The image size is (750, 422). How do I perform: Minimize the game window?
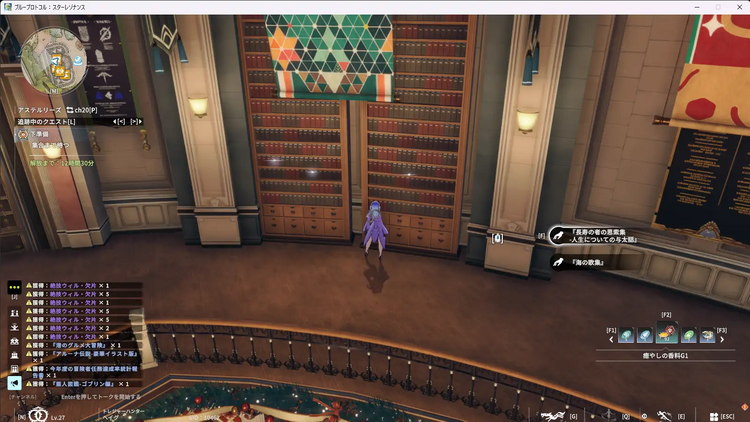coord(692,7)
